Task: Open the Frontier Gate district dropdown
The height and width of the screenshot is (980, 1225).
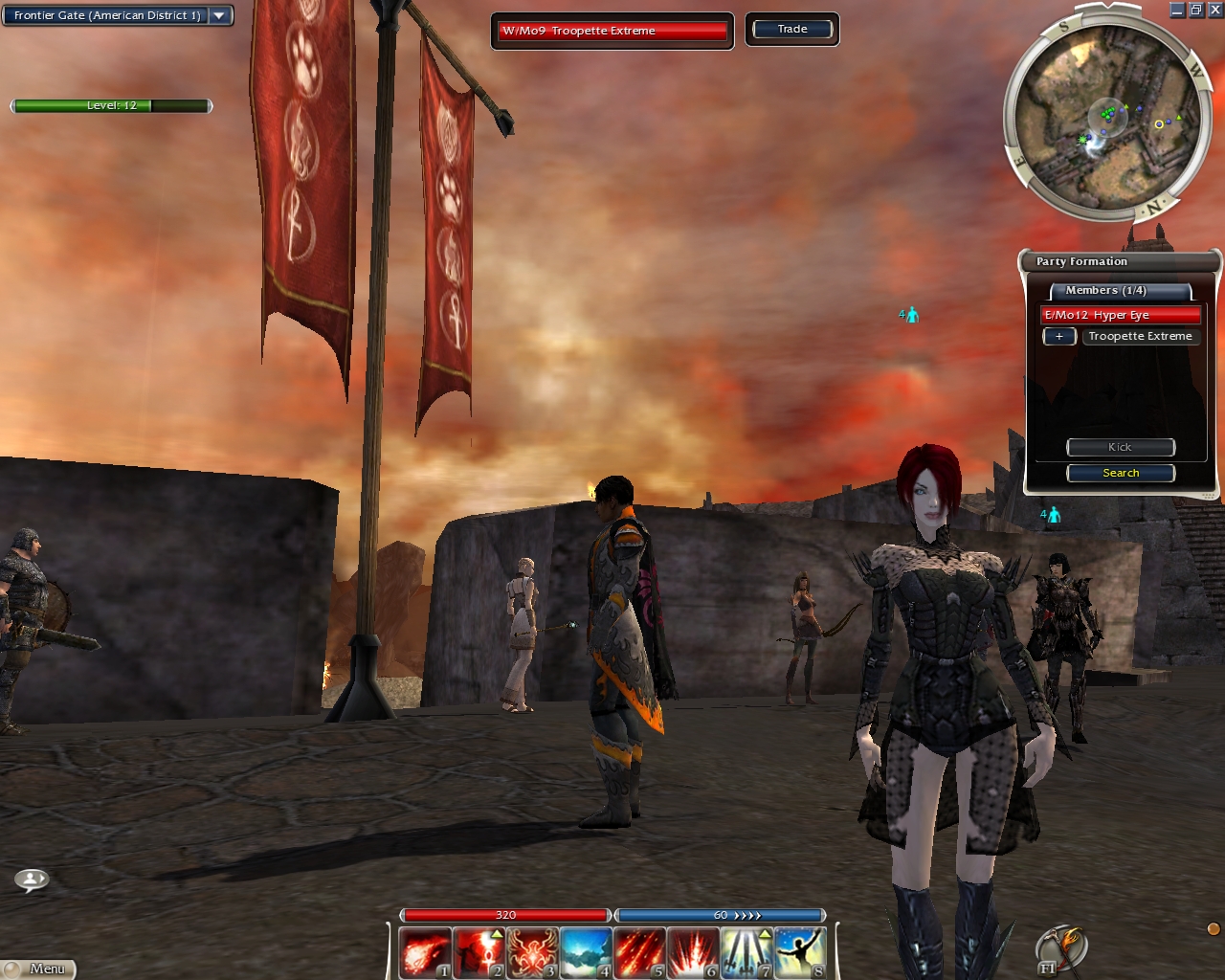Action: pyautogui.click(x=219, y=15)
